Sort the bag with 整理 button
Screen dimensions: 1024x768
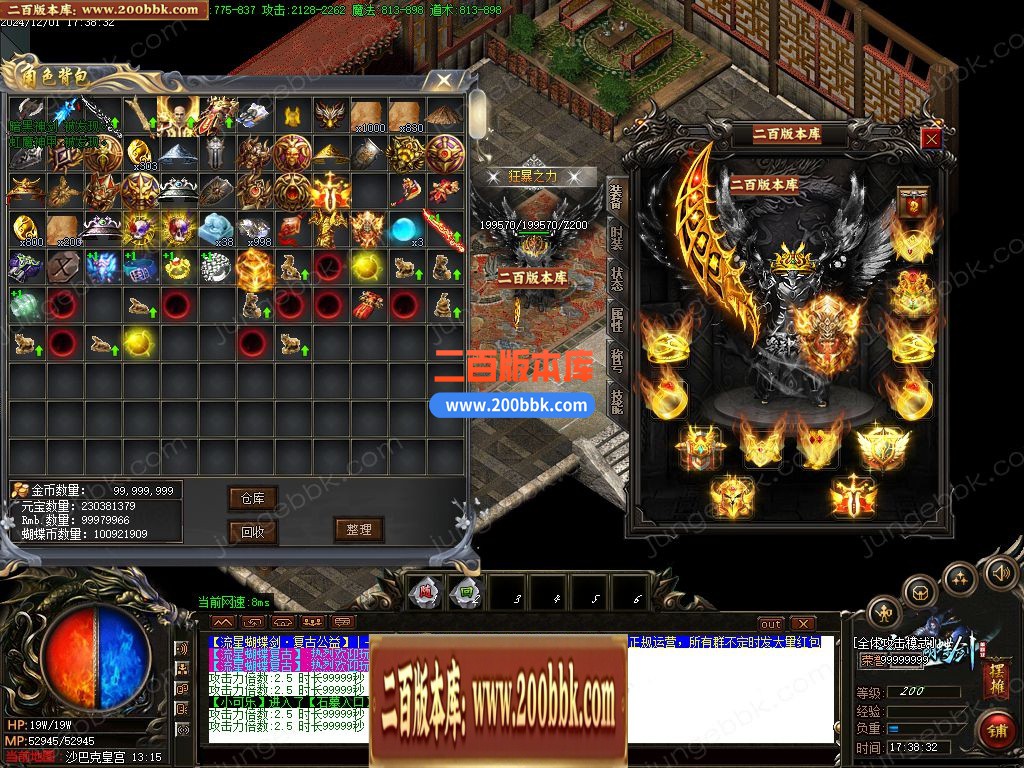[359, 530]
